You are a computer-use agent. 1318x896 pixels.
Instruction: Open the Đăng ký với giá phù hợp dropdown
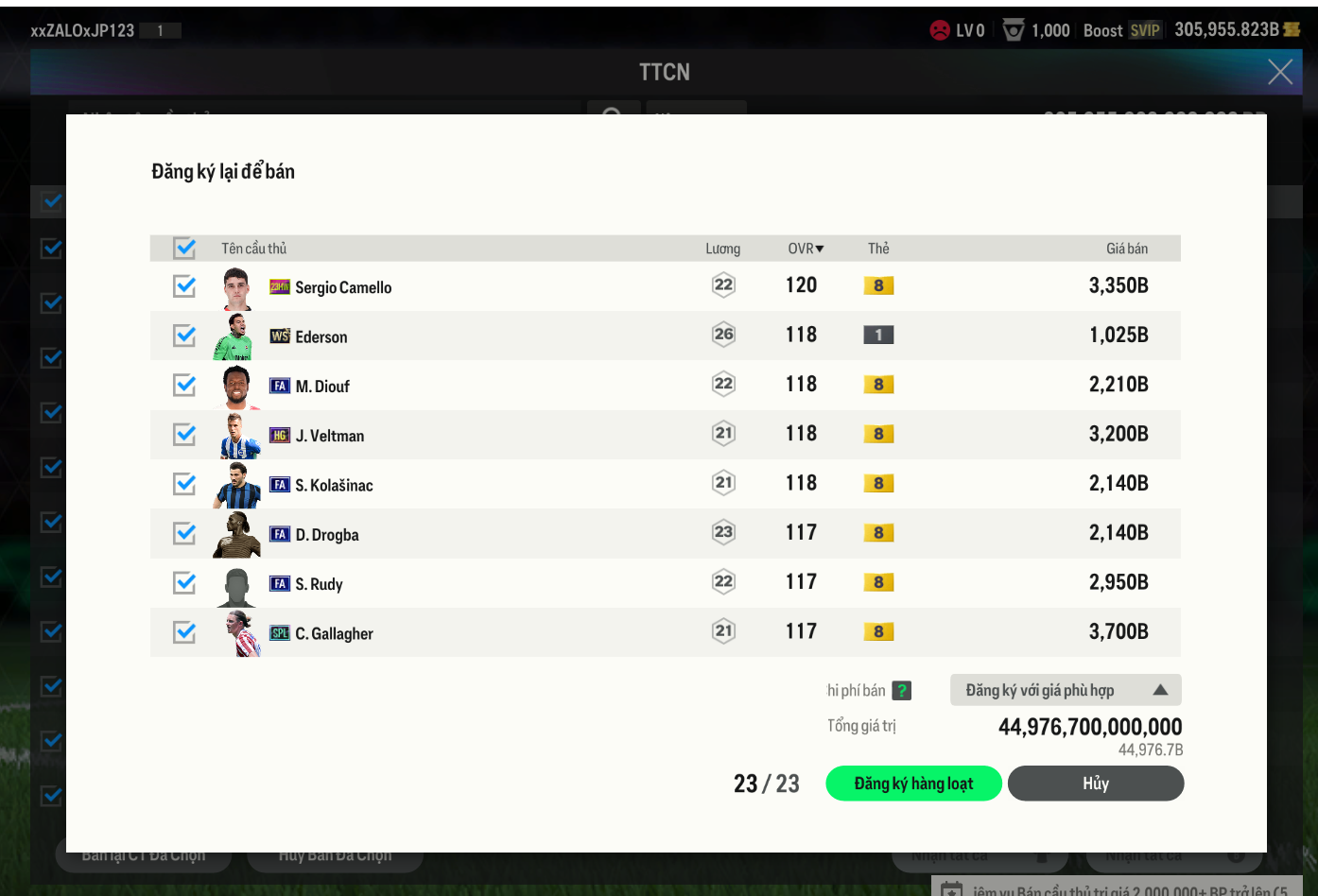click(x=1066, y=690)
